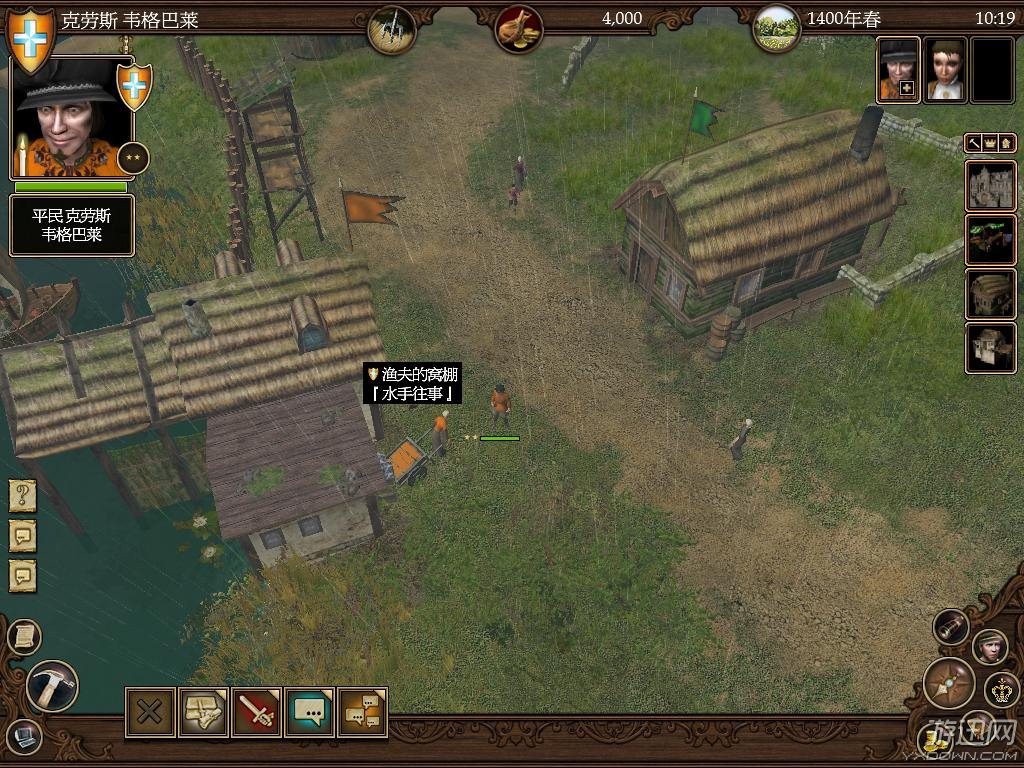Viewport: 1024px width, 768px height.
Task: Switch to the crown filter tab
Action: click(989, 144)
